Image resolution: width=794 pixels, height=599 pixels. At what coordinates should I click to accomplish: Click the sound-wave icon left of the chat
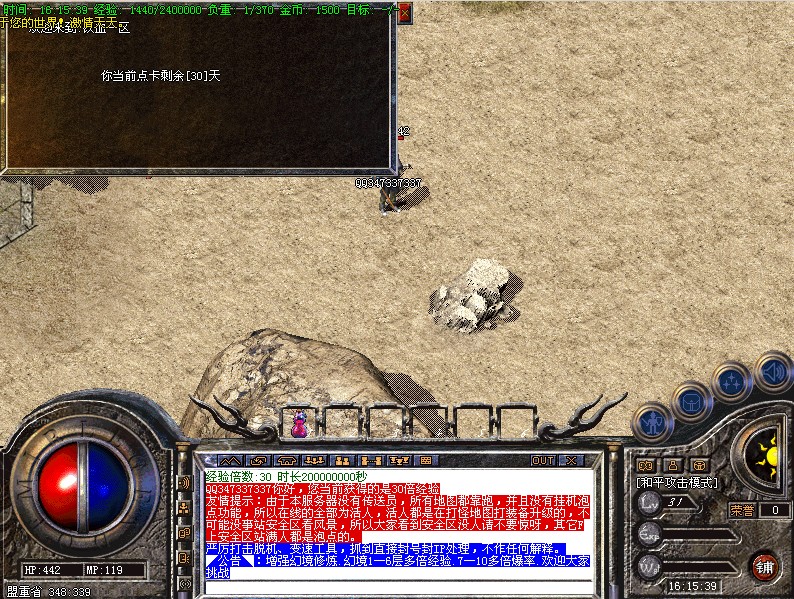point(184,483)
